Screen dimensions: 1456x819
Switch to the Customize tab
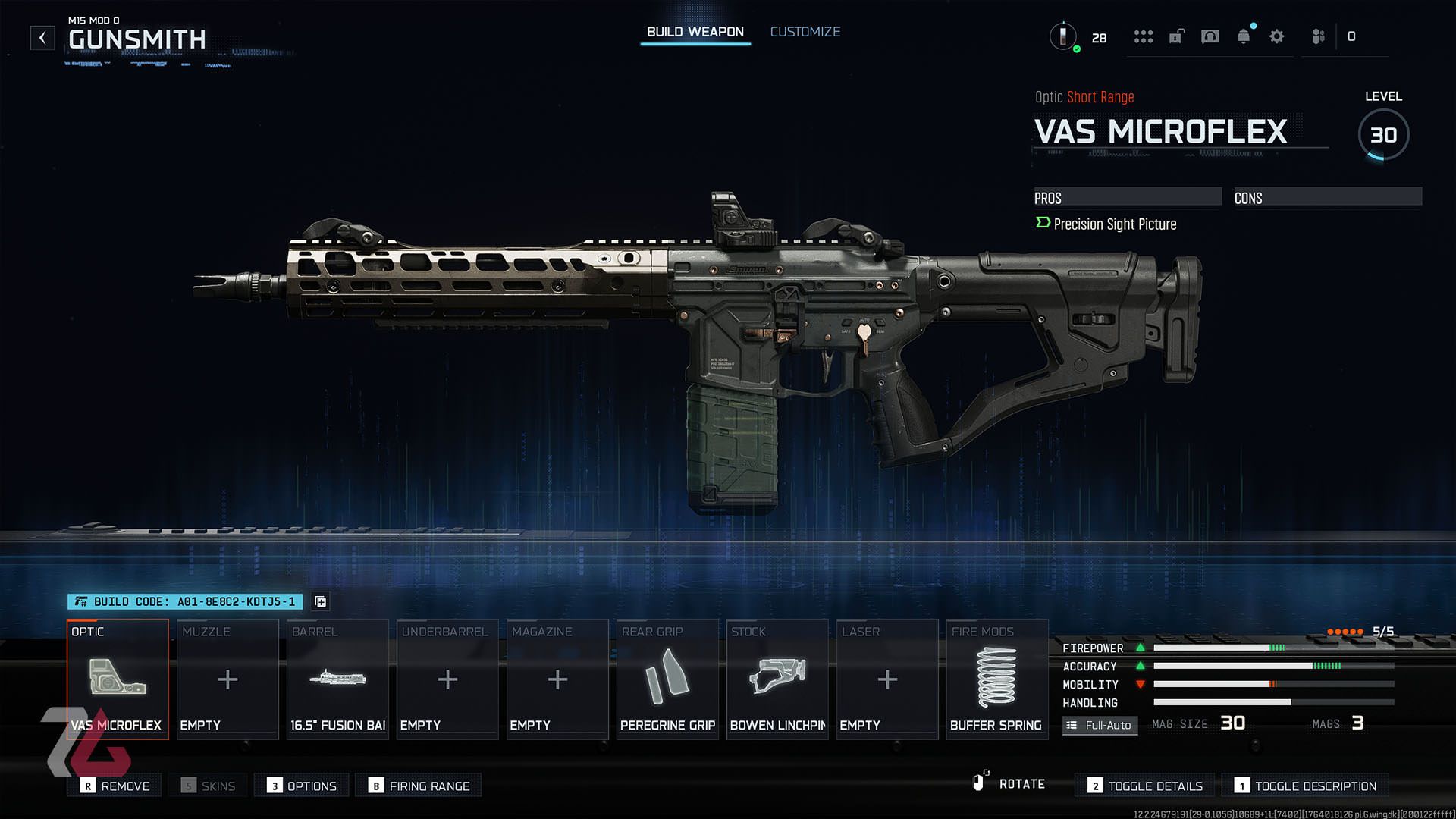click(x=805, y=31)
